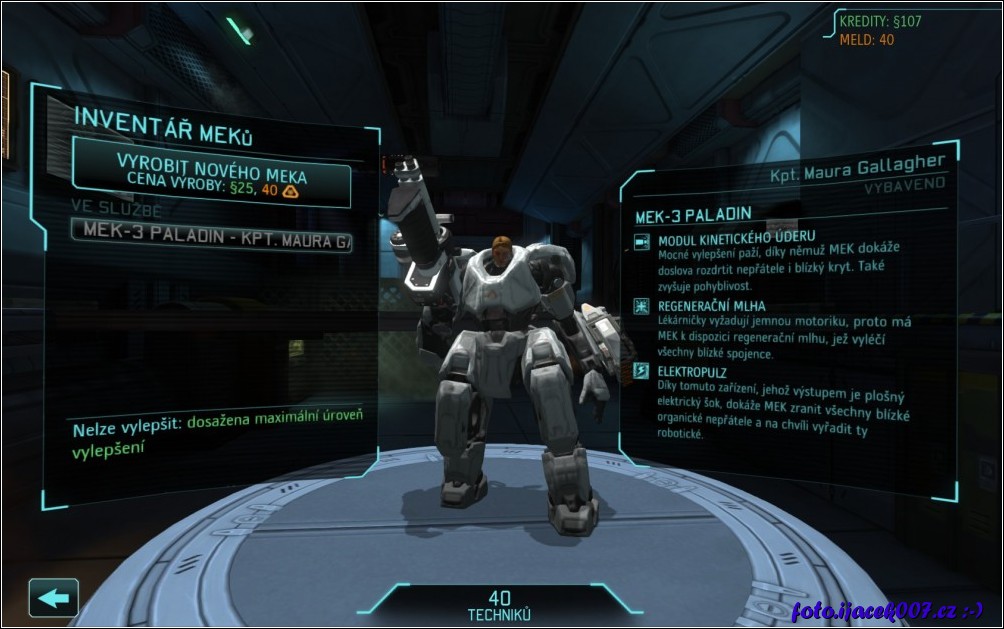1004x629 pixels.
Task: Click the Vyrobit Nového Meka button
Action: [212, 172]
